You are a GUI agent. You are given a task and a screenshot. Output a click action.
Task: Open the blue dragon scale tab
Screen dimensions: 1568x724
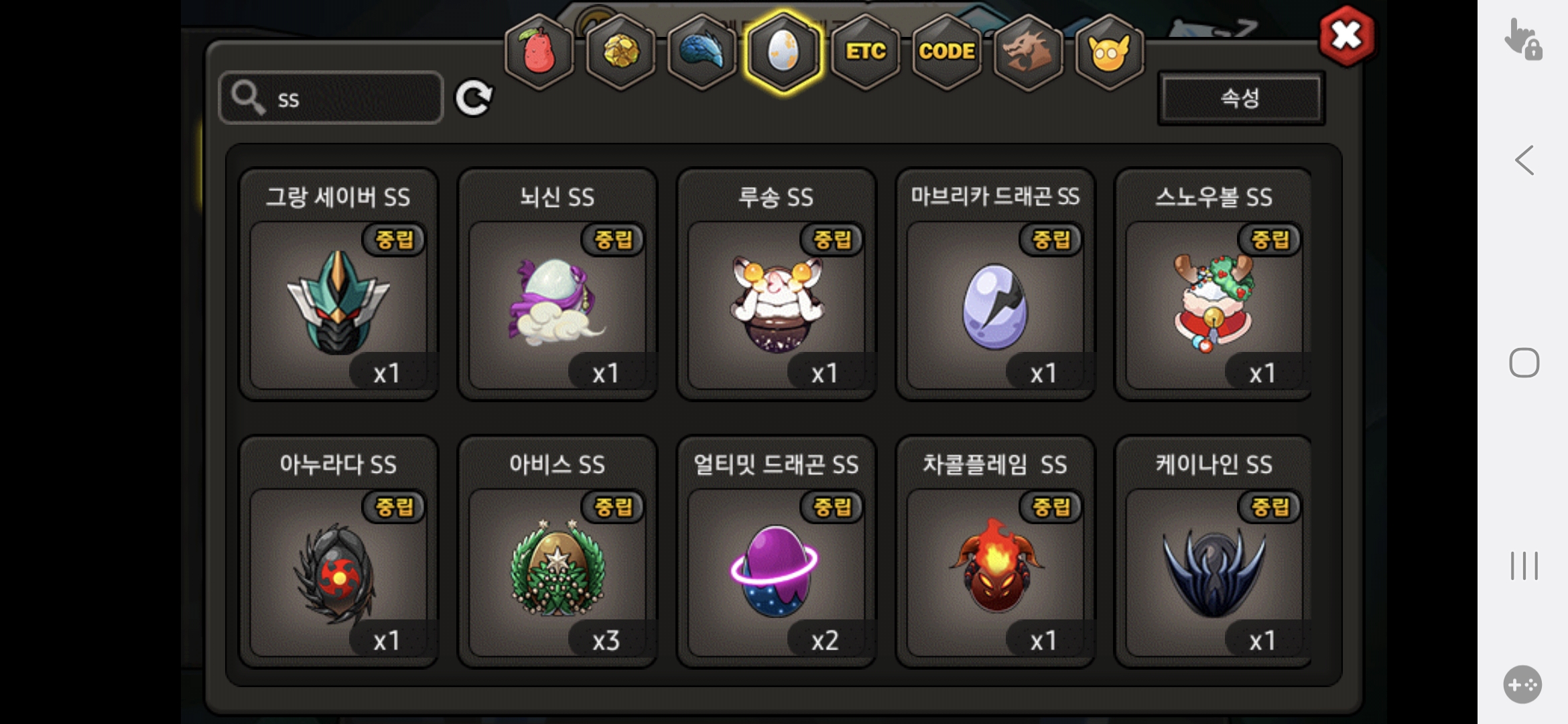(702, 52)
